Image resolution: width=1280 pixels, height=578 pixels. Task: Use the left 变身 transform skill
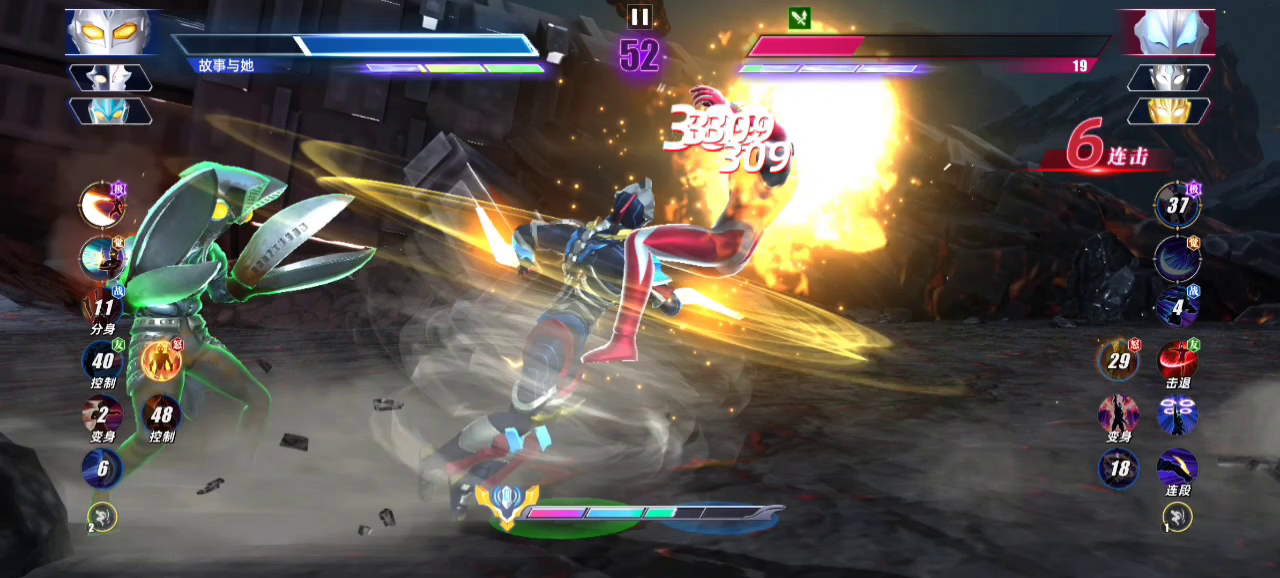coord(103,414)
